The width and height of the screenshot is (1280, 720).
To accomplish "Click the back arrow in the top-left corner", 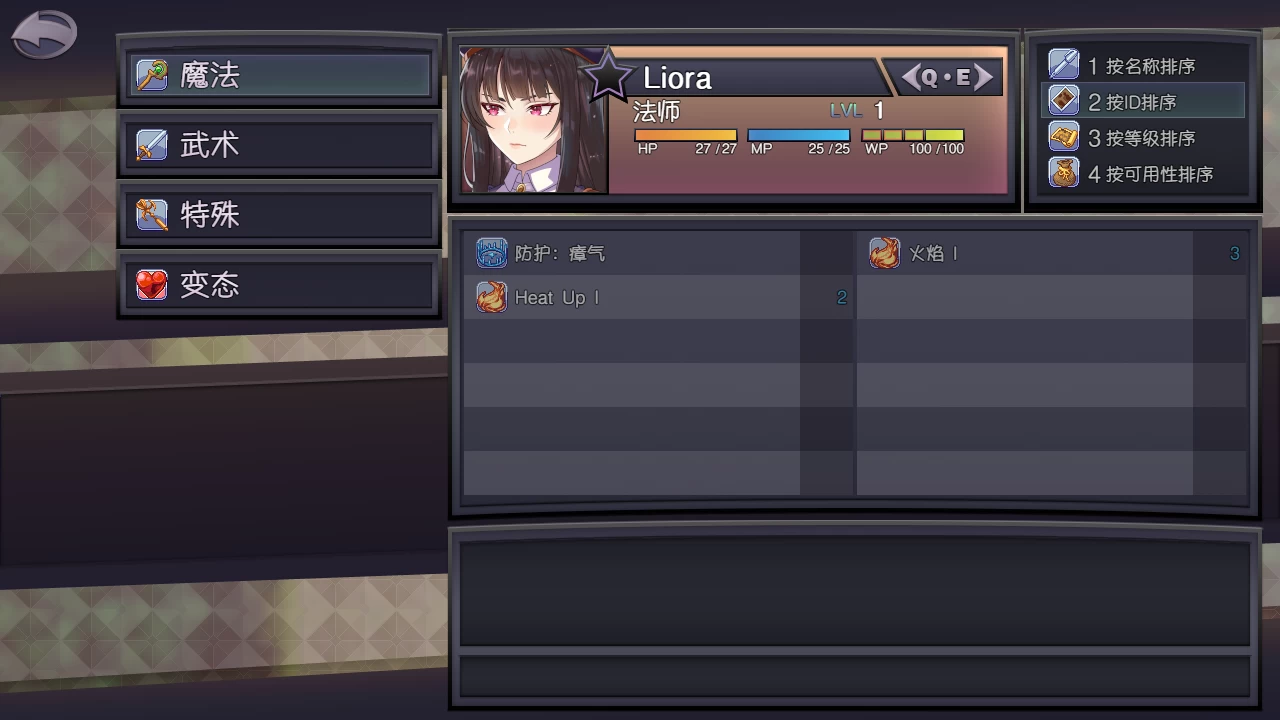I will pos(42,32).
